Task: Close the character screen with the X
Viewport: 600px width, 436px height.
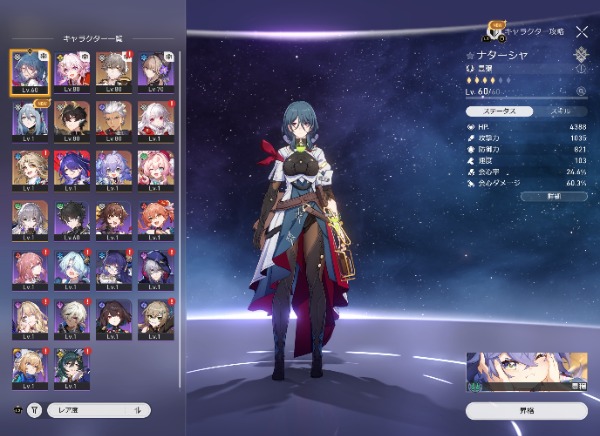Action: (582, 32)
